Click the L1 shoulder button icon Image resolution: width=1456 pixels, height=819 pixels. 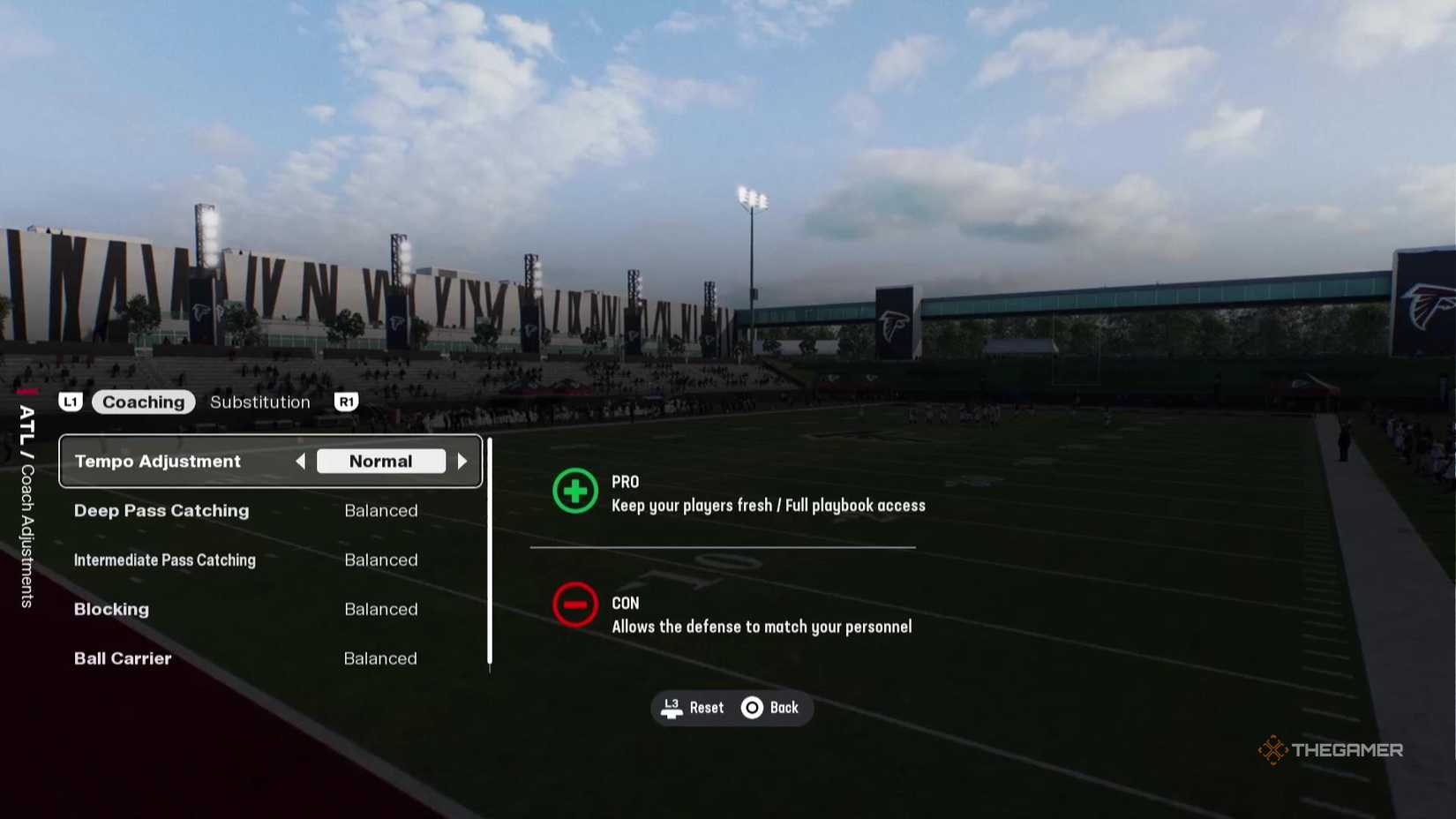[71, 402]
